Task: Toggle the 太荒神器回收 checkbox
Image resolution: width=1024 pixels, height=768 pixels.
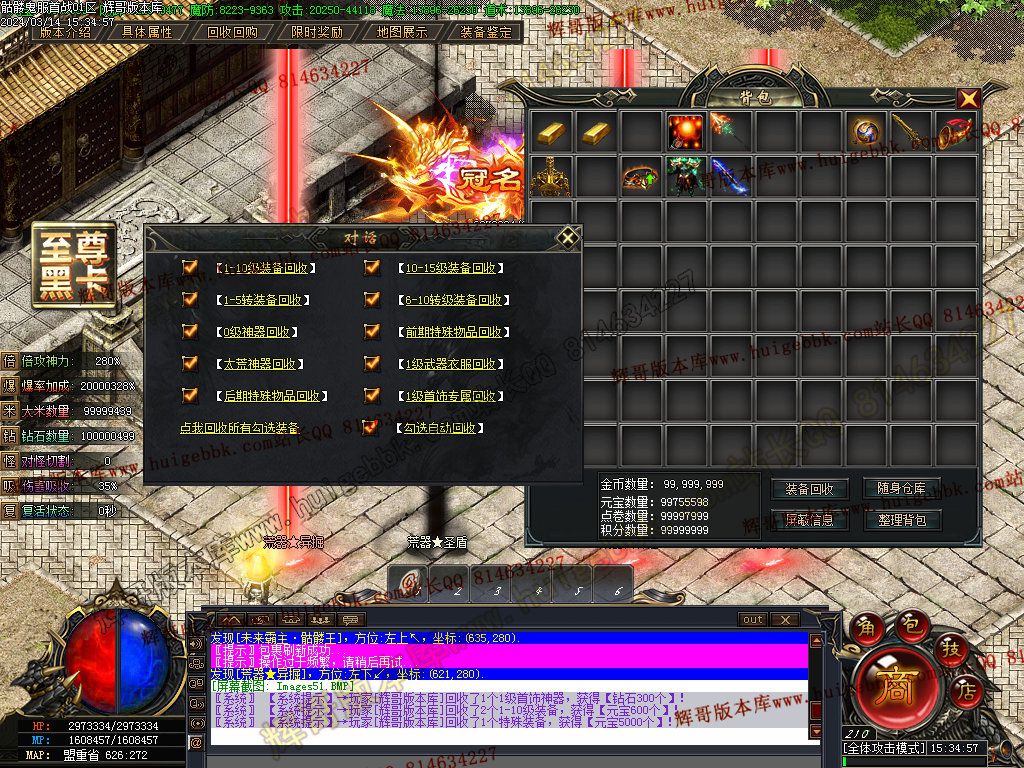Action: [190, 364]
